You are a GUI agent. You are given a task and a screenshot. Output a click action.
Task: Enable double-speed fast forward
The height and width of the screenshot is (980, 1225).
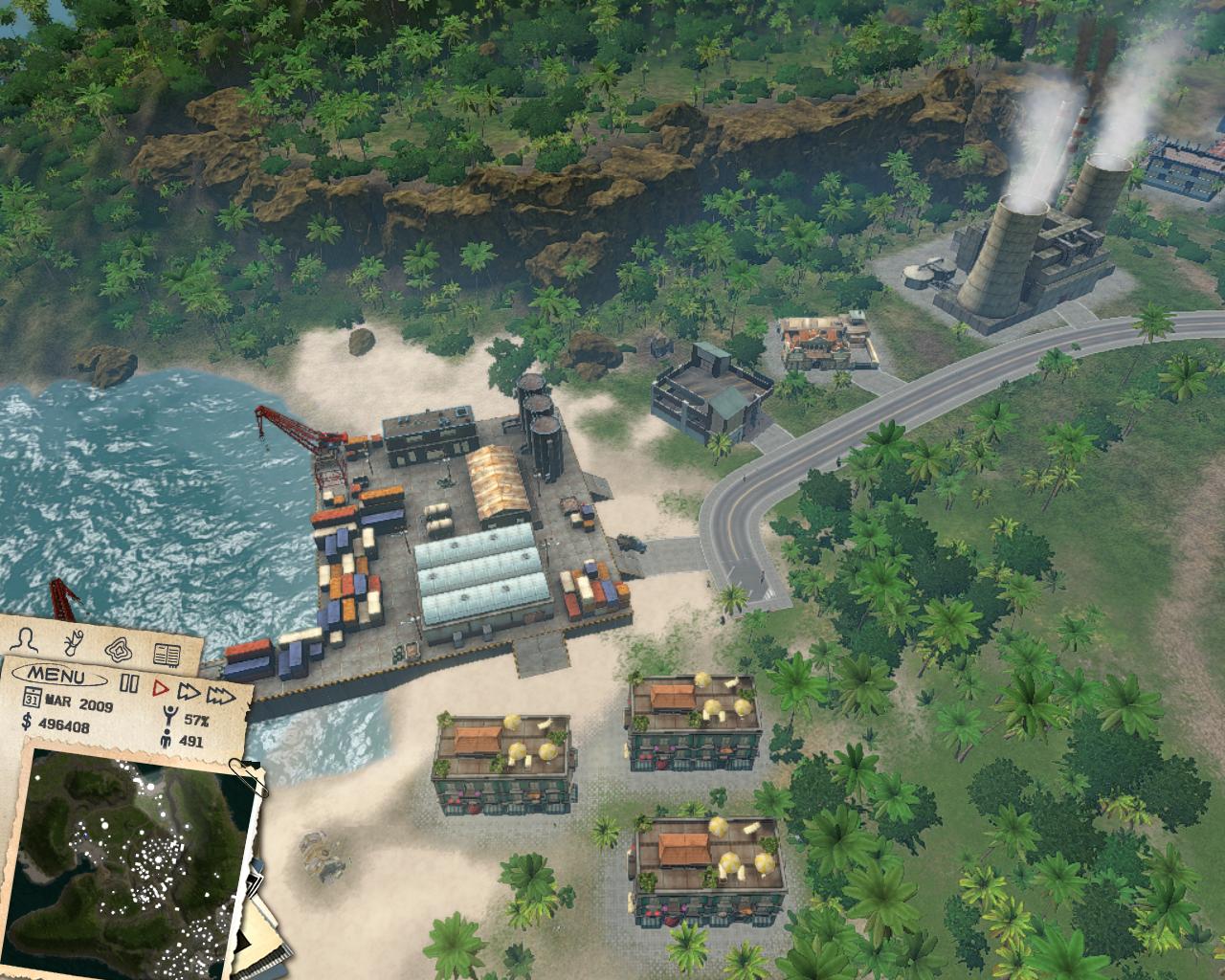pyautogui.click(x=189, y=692)
